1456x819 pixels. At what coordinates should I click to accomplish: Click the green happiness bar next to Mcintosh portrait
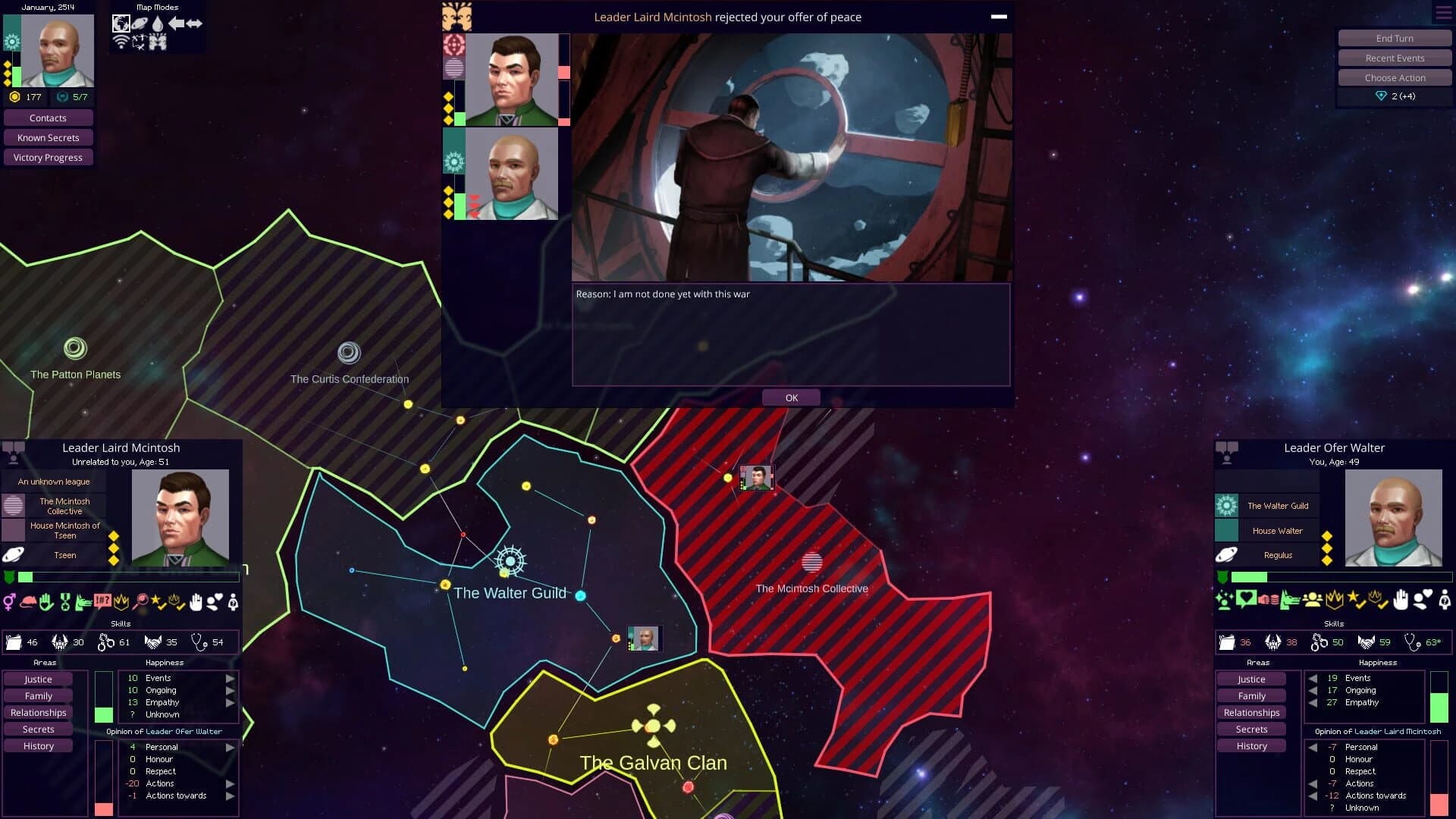point(104,714)
